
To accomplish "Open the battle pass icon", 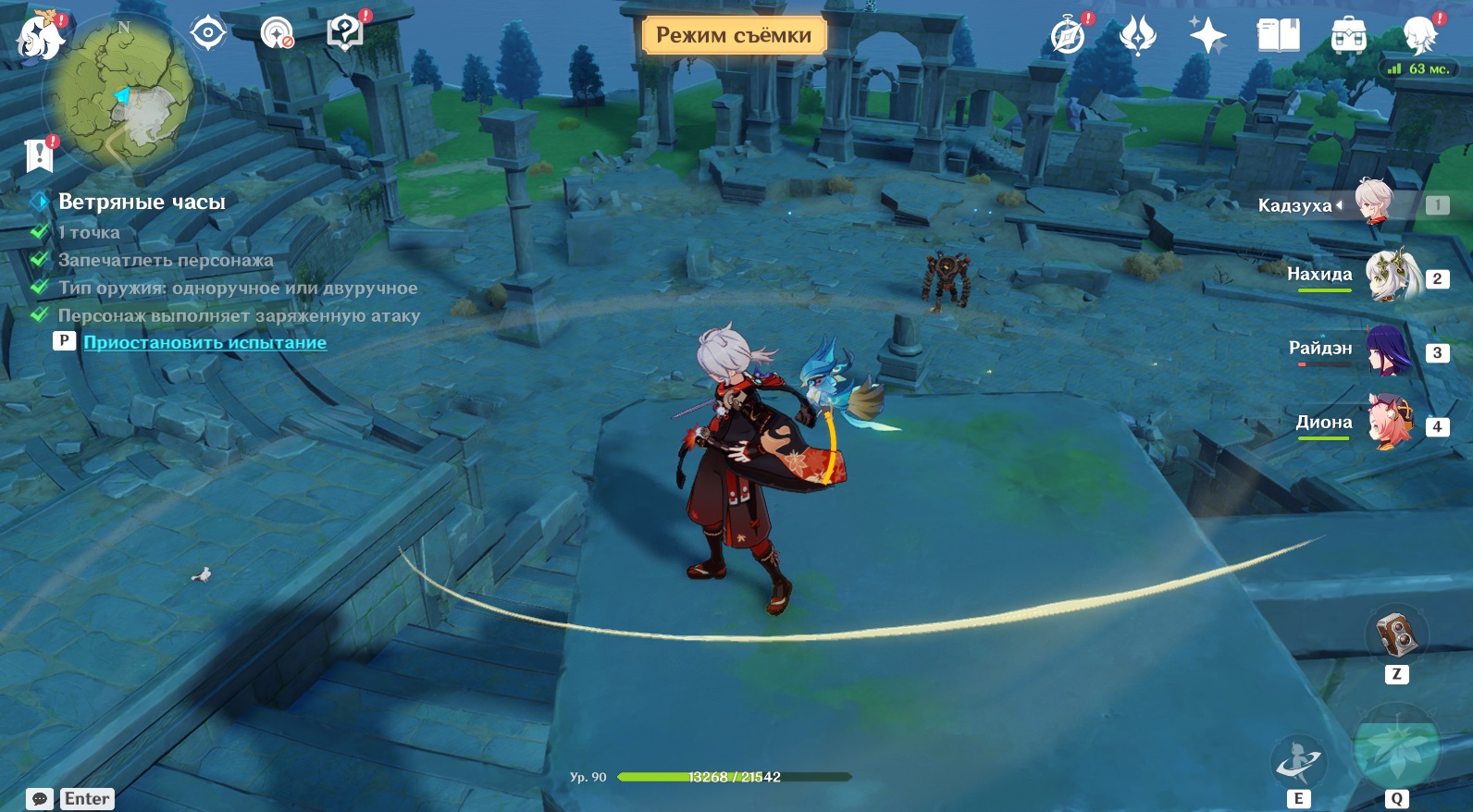I will click(1138, 37).
